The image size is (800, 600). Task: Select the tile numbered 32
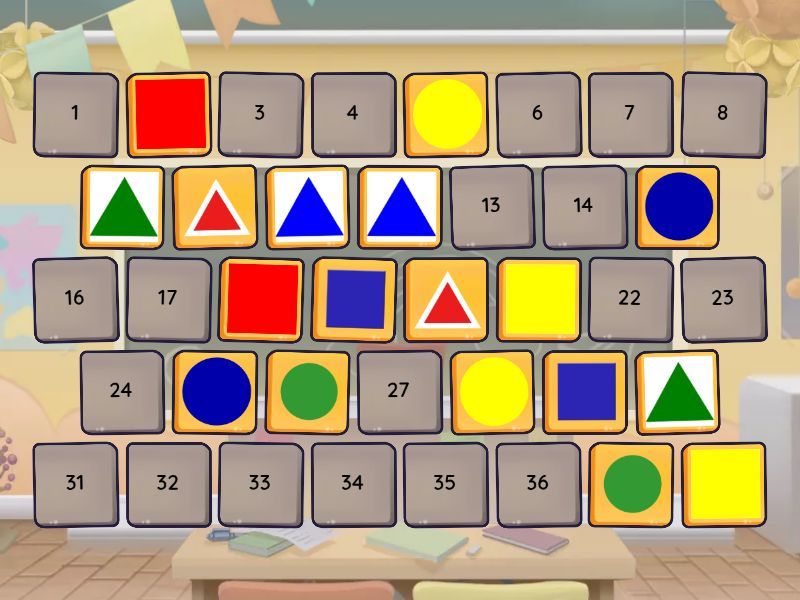coord(168,483)
